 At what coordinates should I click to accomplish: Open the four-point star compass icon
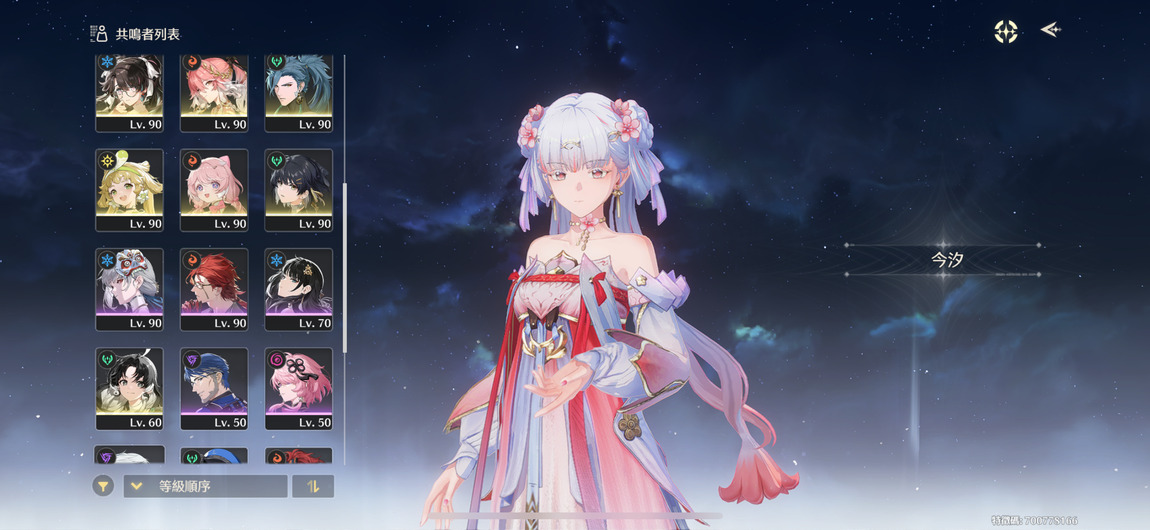(x=1006, y=31)
